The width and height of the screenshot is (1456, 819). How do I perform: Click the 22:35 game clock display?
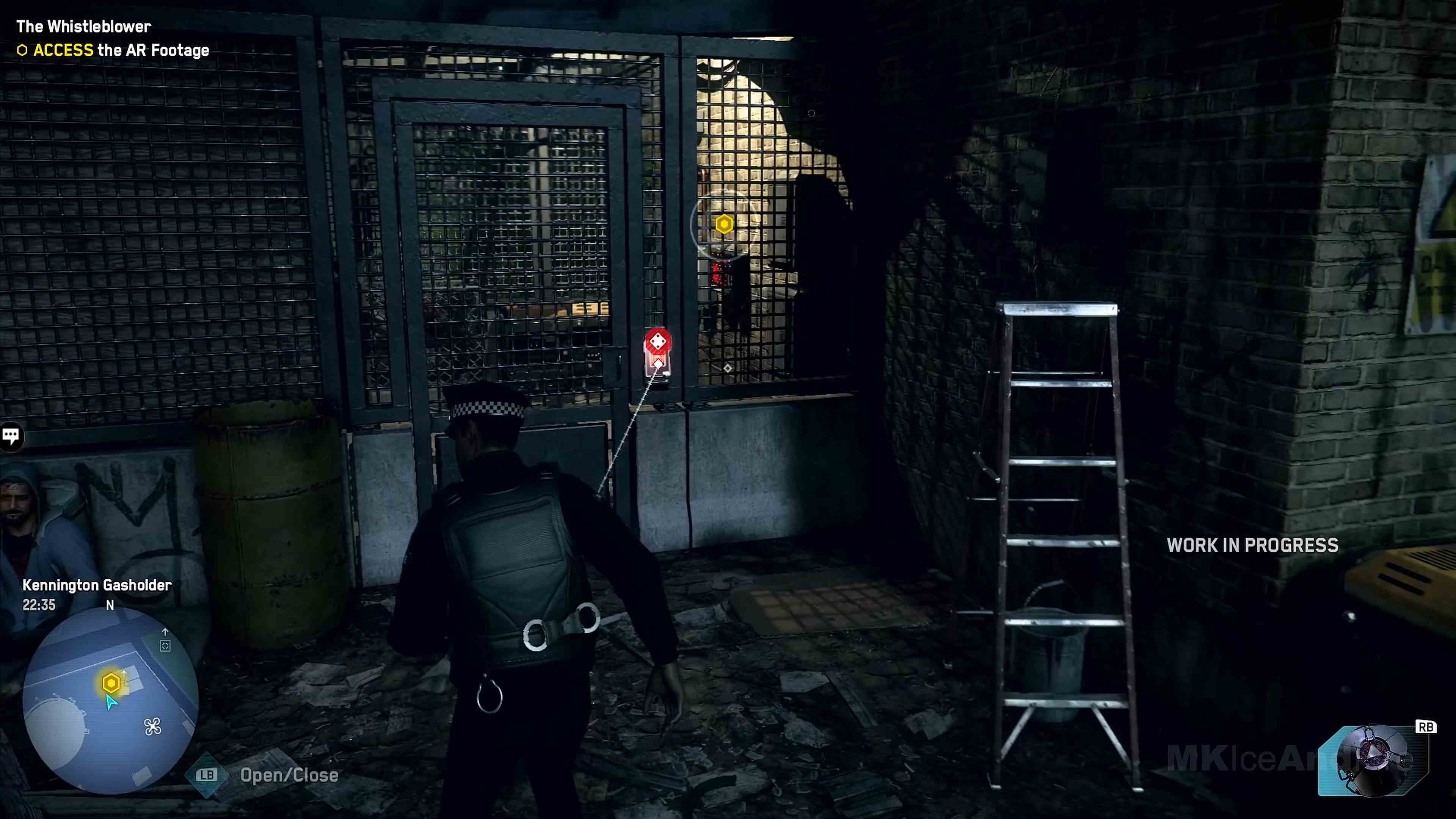[x=38, y=606]
